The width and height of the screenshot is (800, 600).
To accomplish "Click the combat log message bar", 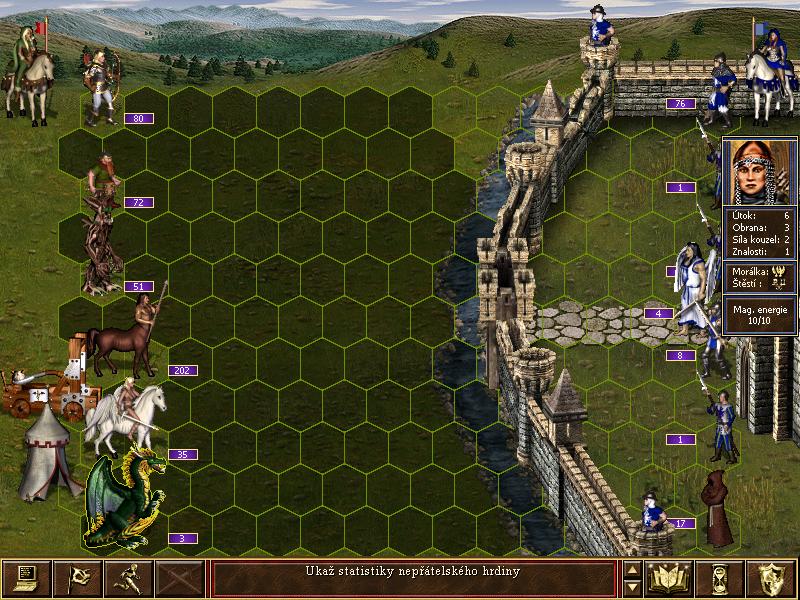I will (414, 578).
